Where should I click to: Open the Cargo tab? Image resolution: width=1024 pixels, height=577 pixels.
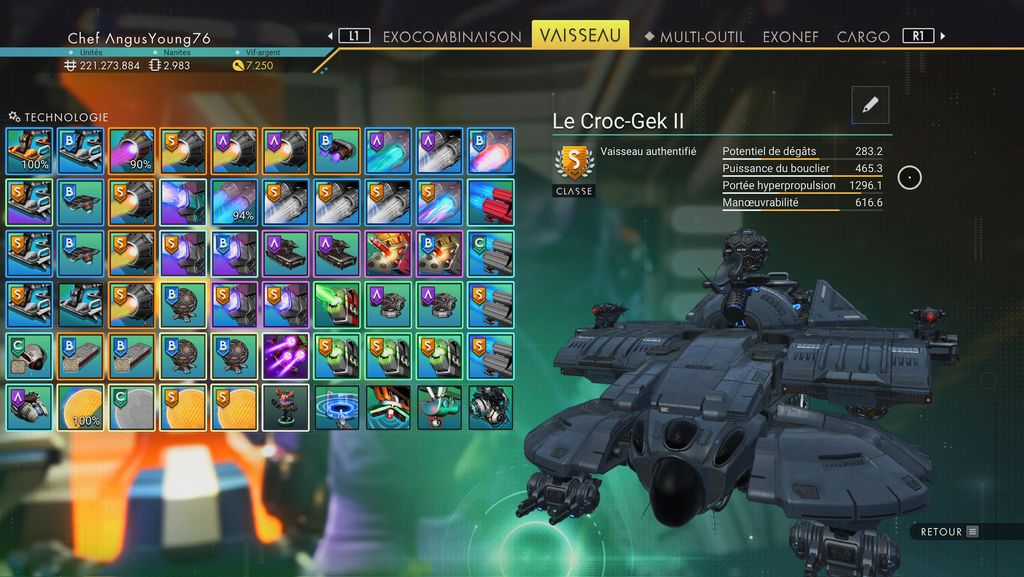coord(862,37)
